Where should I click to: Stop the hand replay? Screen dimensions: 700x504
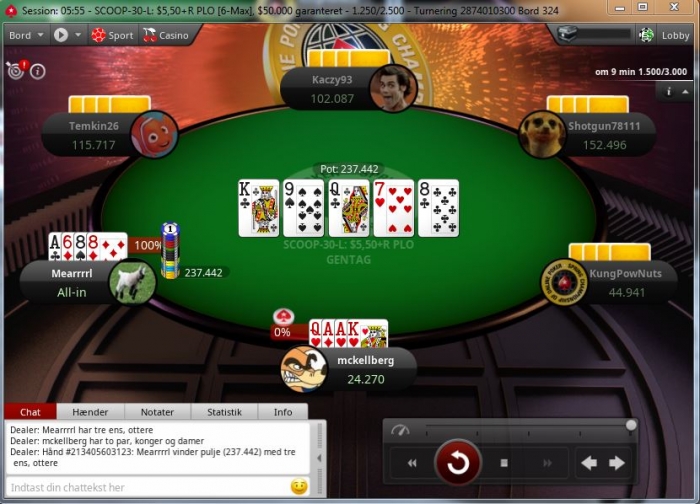[504, 463]
